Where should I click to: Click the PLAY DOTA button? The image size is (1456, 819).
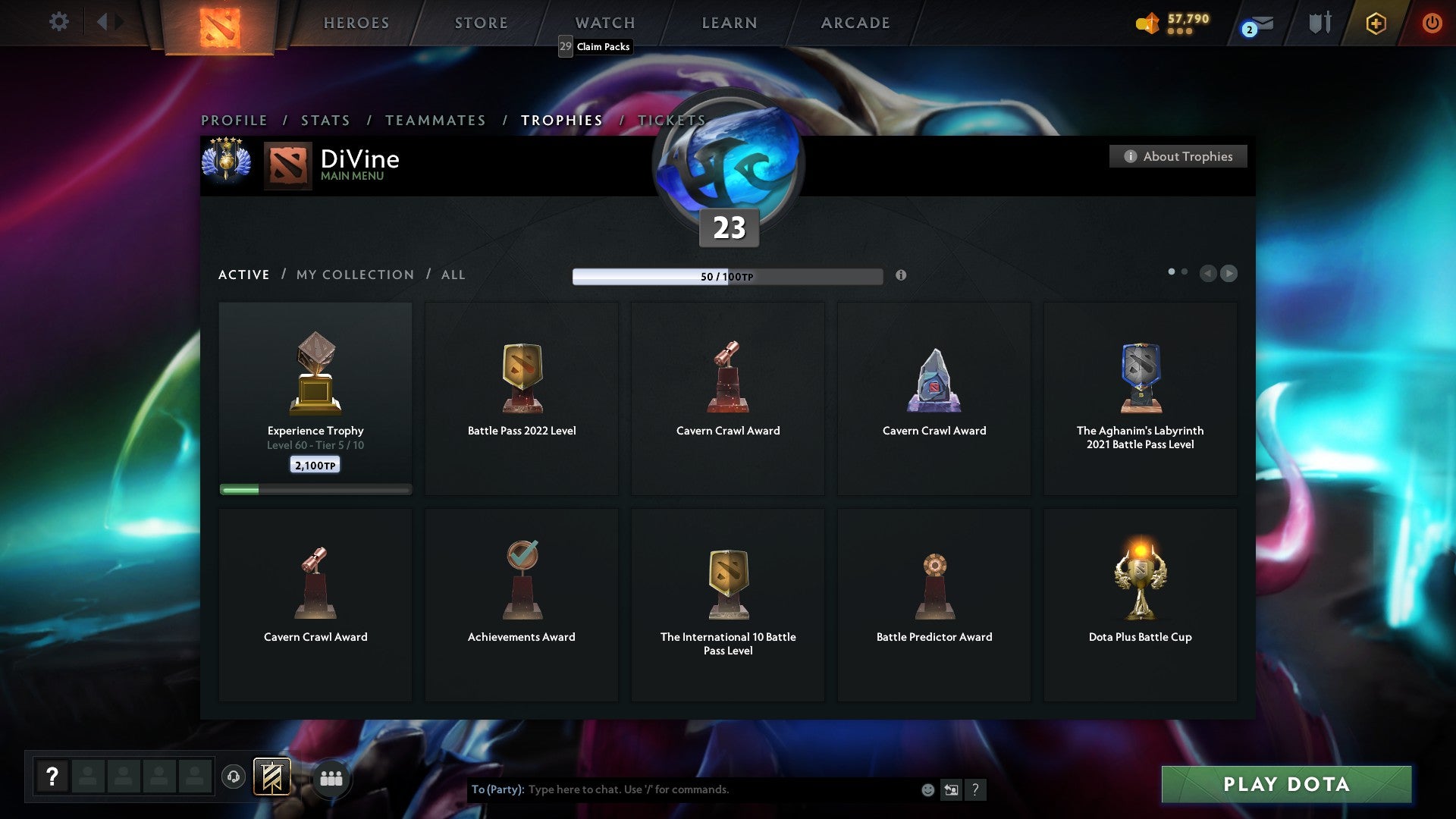point(1285,785)
